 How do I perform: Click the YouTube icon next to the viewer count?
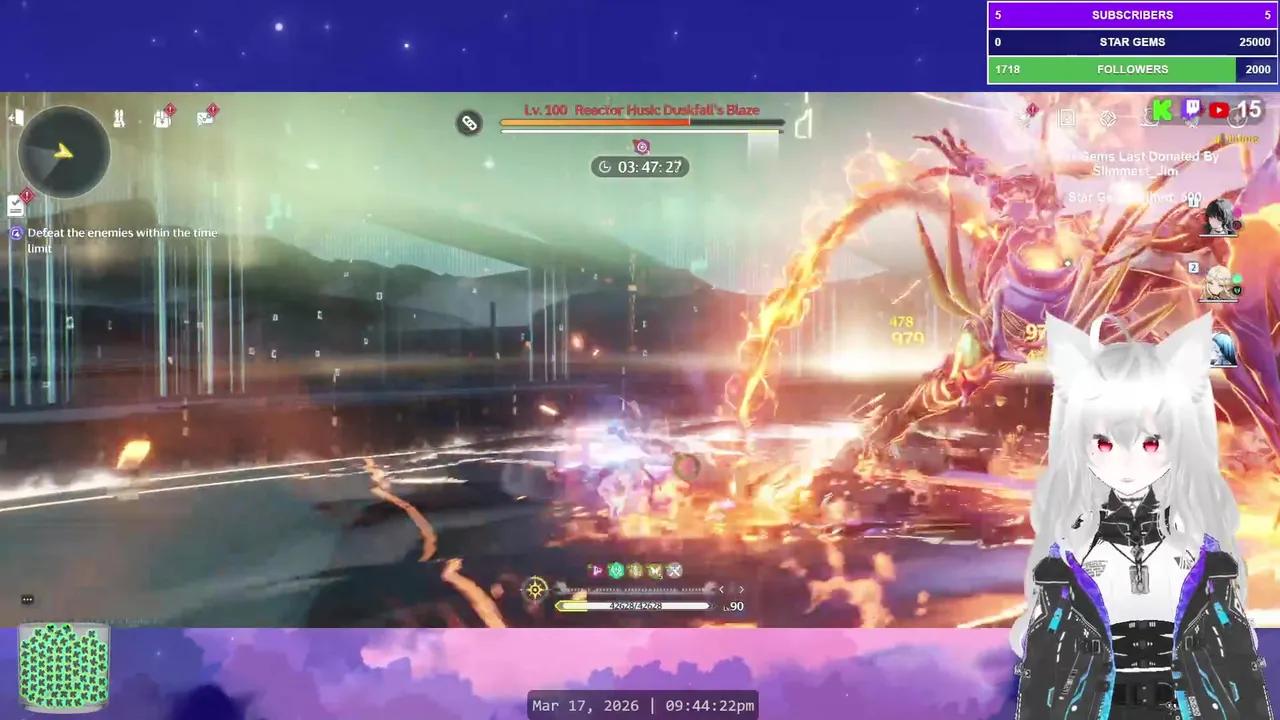1219,110
